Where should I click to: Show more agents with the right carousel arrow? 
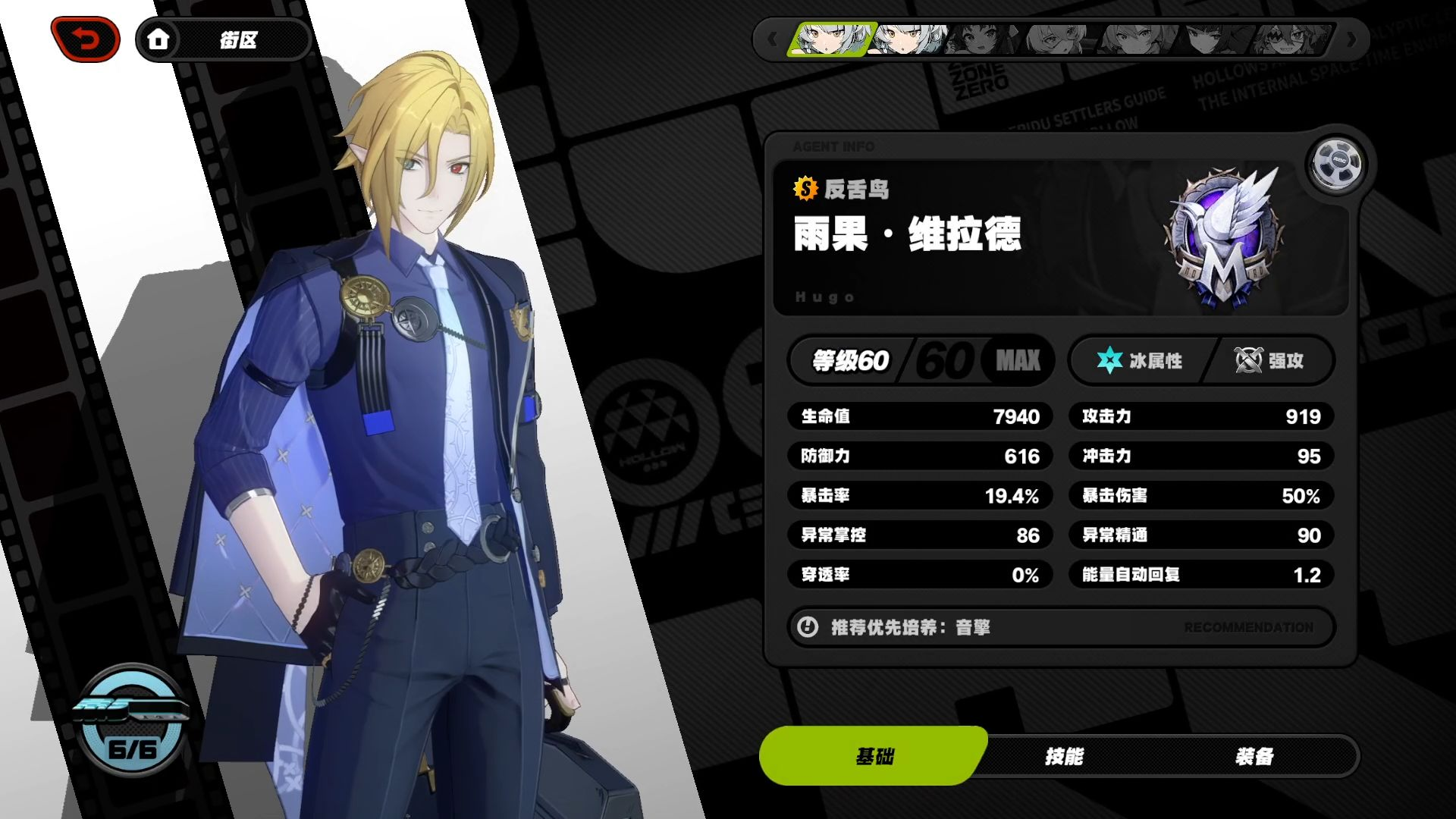pos(1351,39)
